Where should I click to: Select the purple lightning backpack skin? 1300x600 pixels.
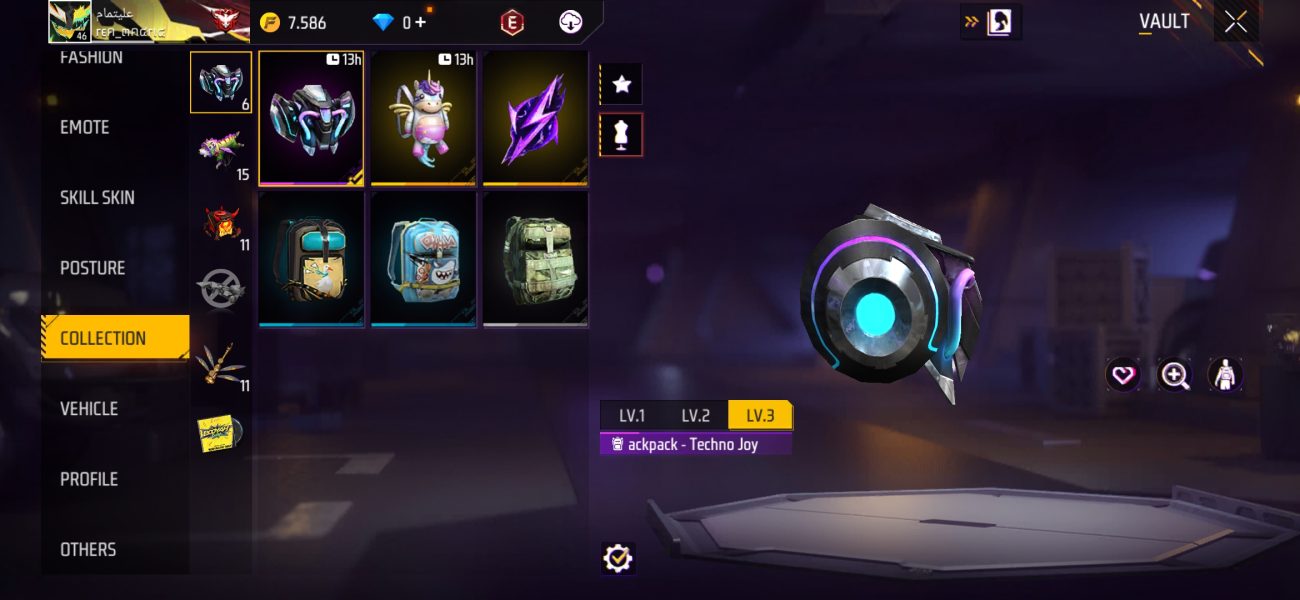(535, 118)
